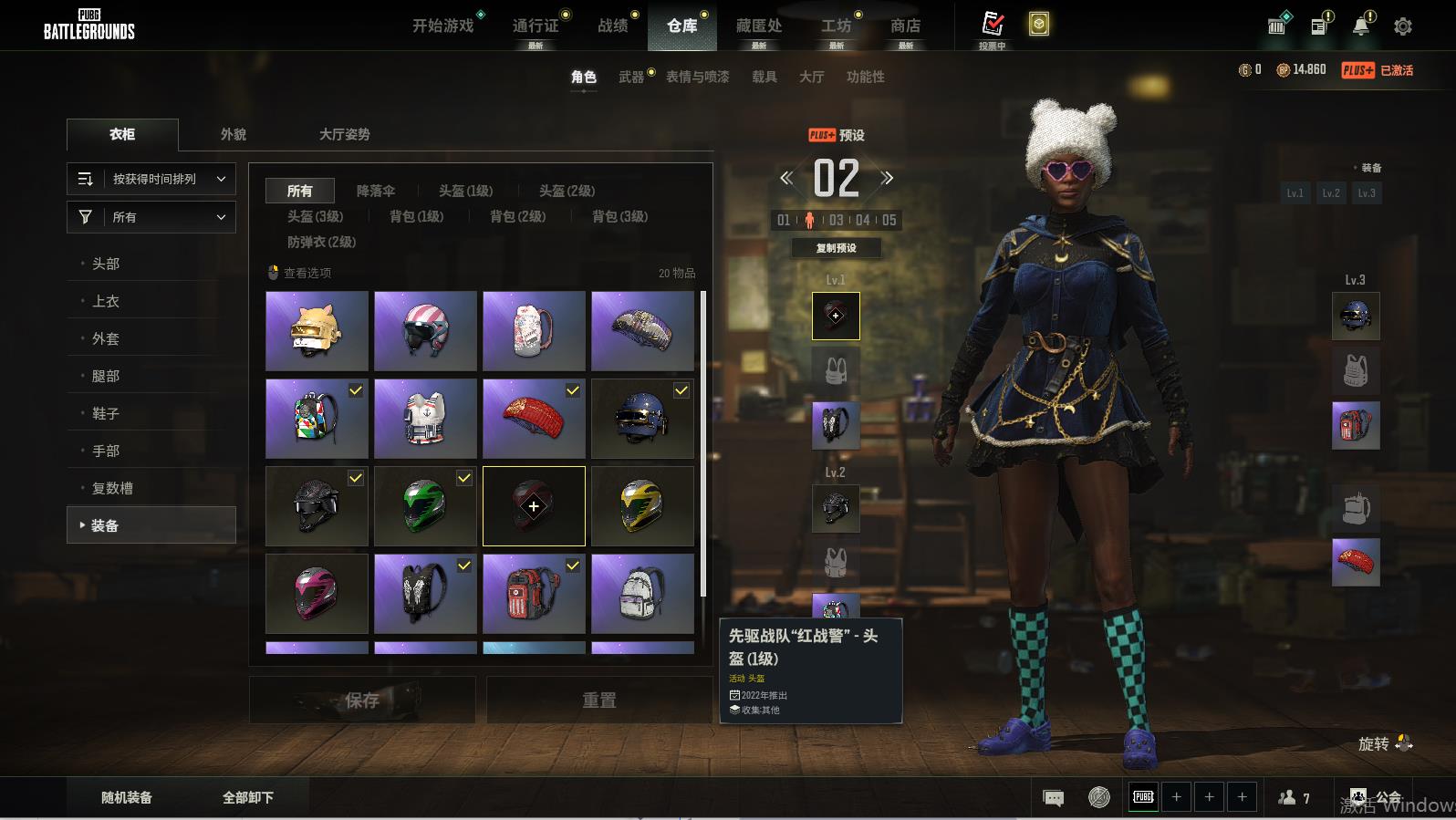Image resolution: width=1456 pixels, height=820 pixels.
Task: Filter items by 降落伞 (Parachute)
Action: [375, 191]
